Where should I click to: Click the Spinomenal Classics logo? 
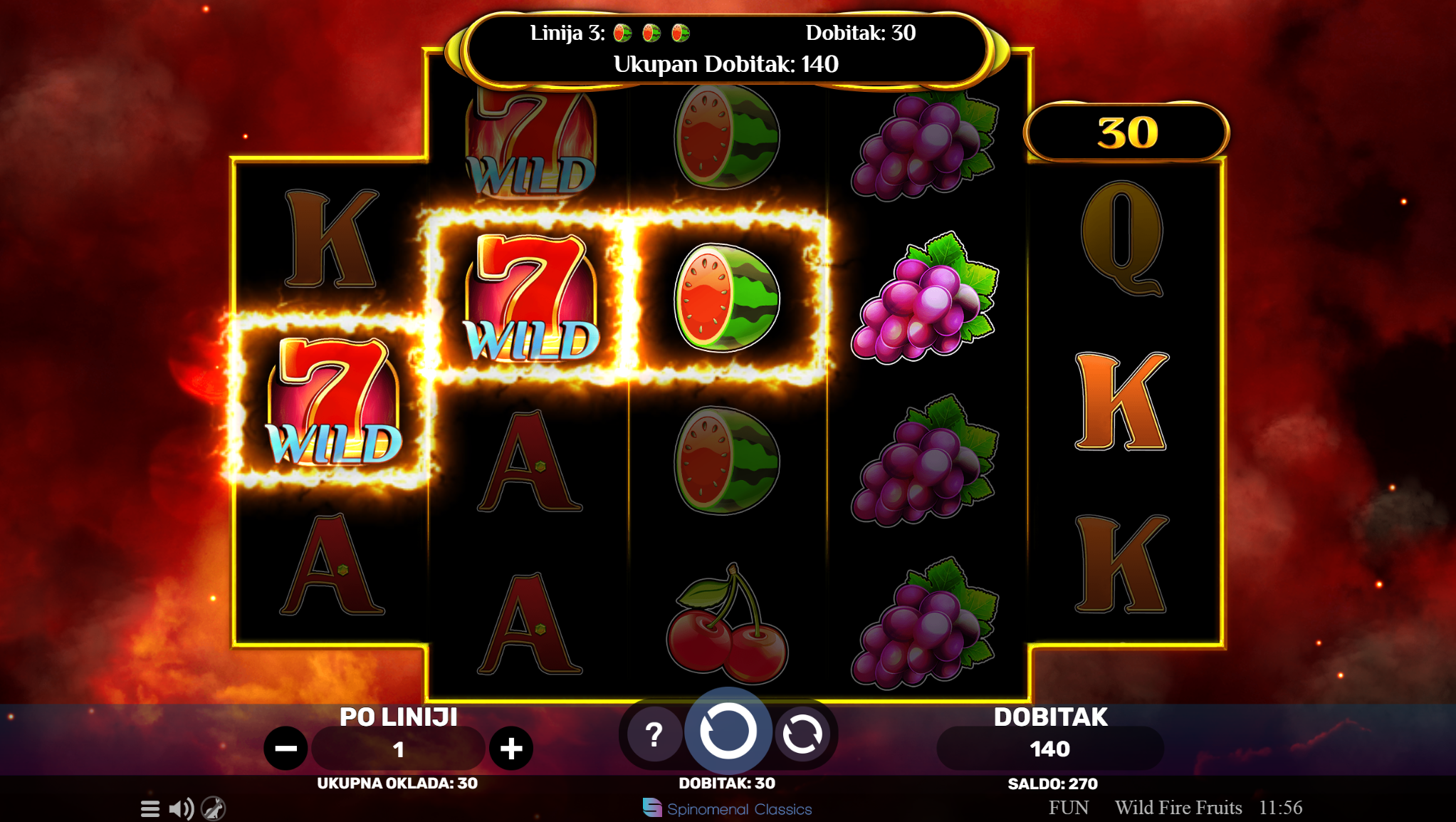click(727, 808)
